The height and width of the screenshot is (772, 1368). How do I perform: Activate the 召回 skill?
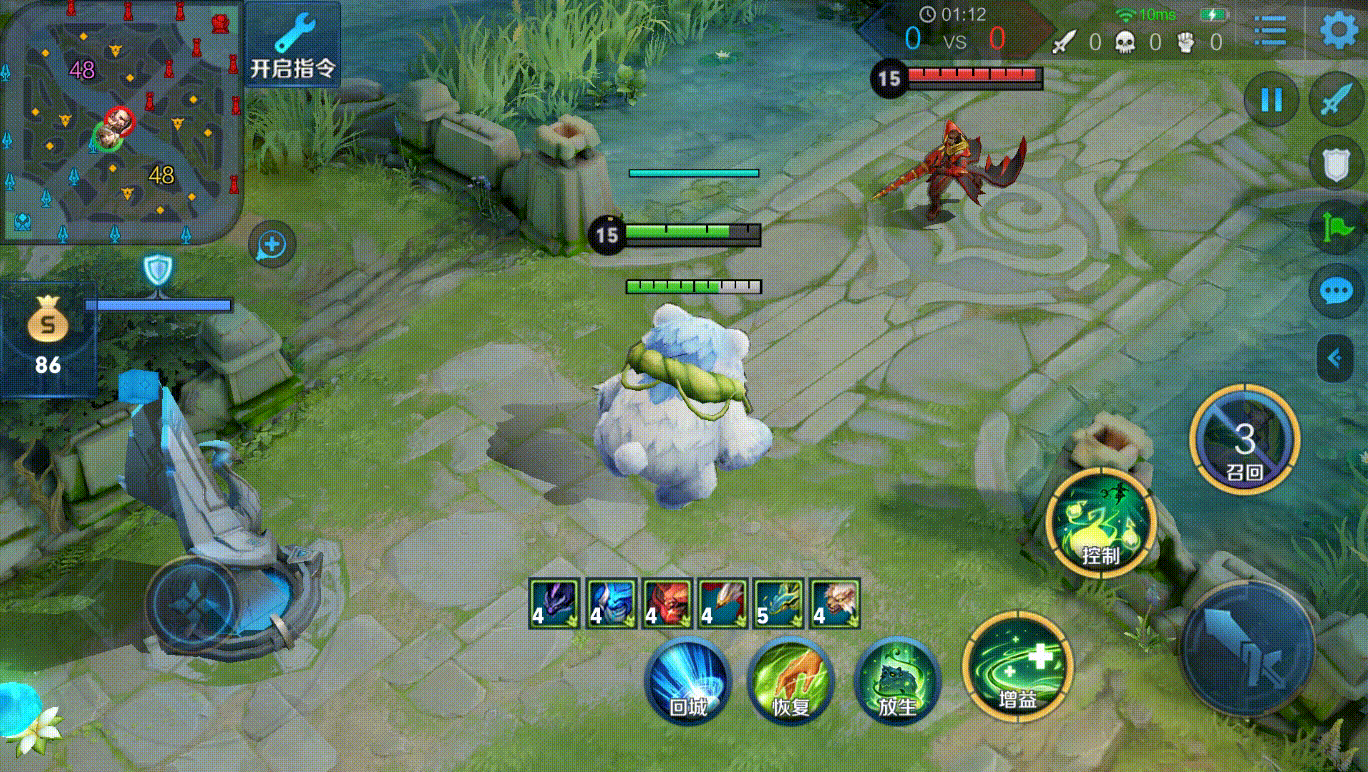pos(1244,439)
